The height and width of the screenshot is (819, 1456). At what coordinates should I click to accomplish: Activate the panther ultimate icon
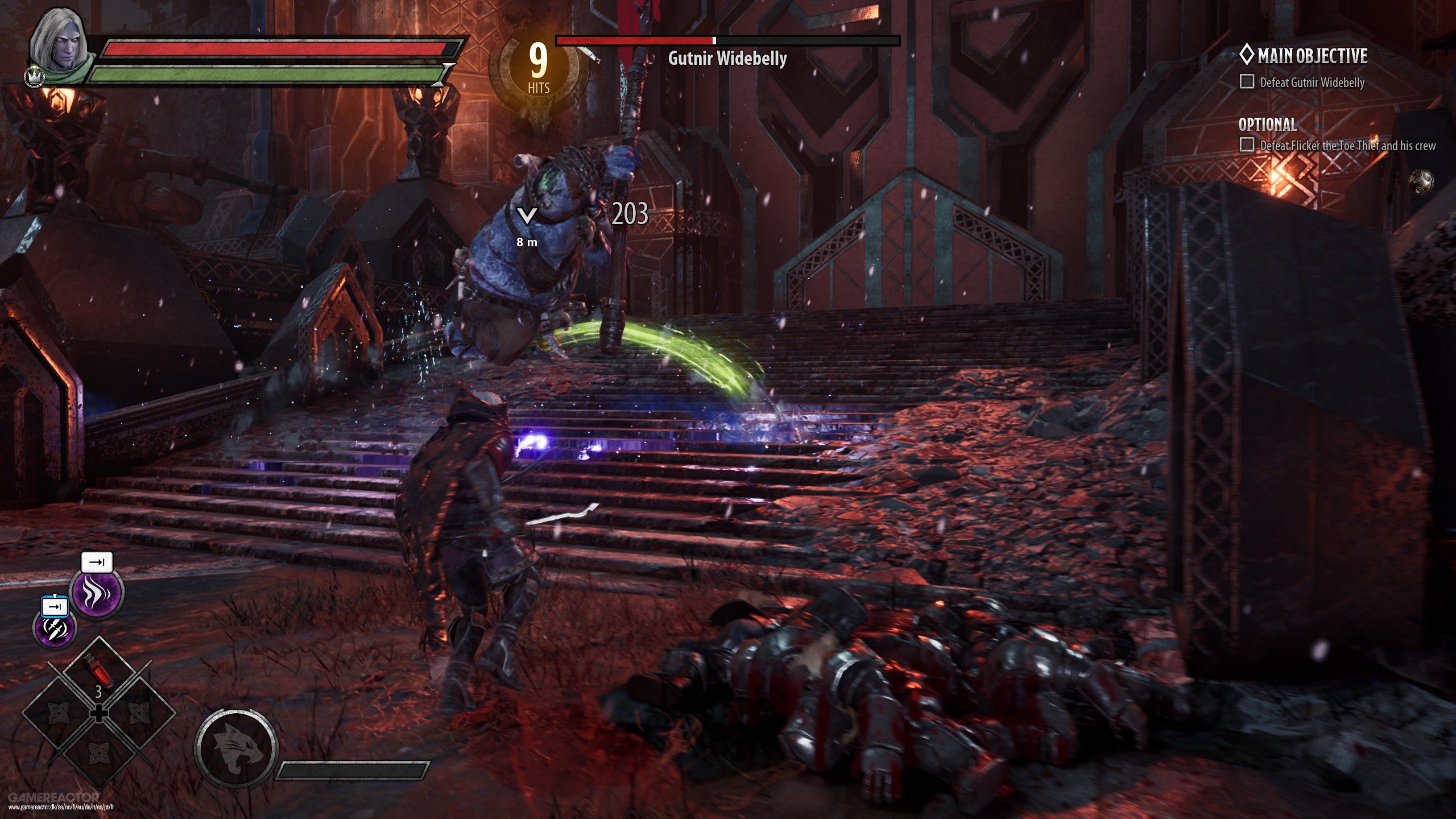[236, 748]
